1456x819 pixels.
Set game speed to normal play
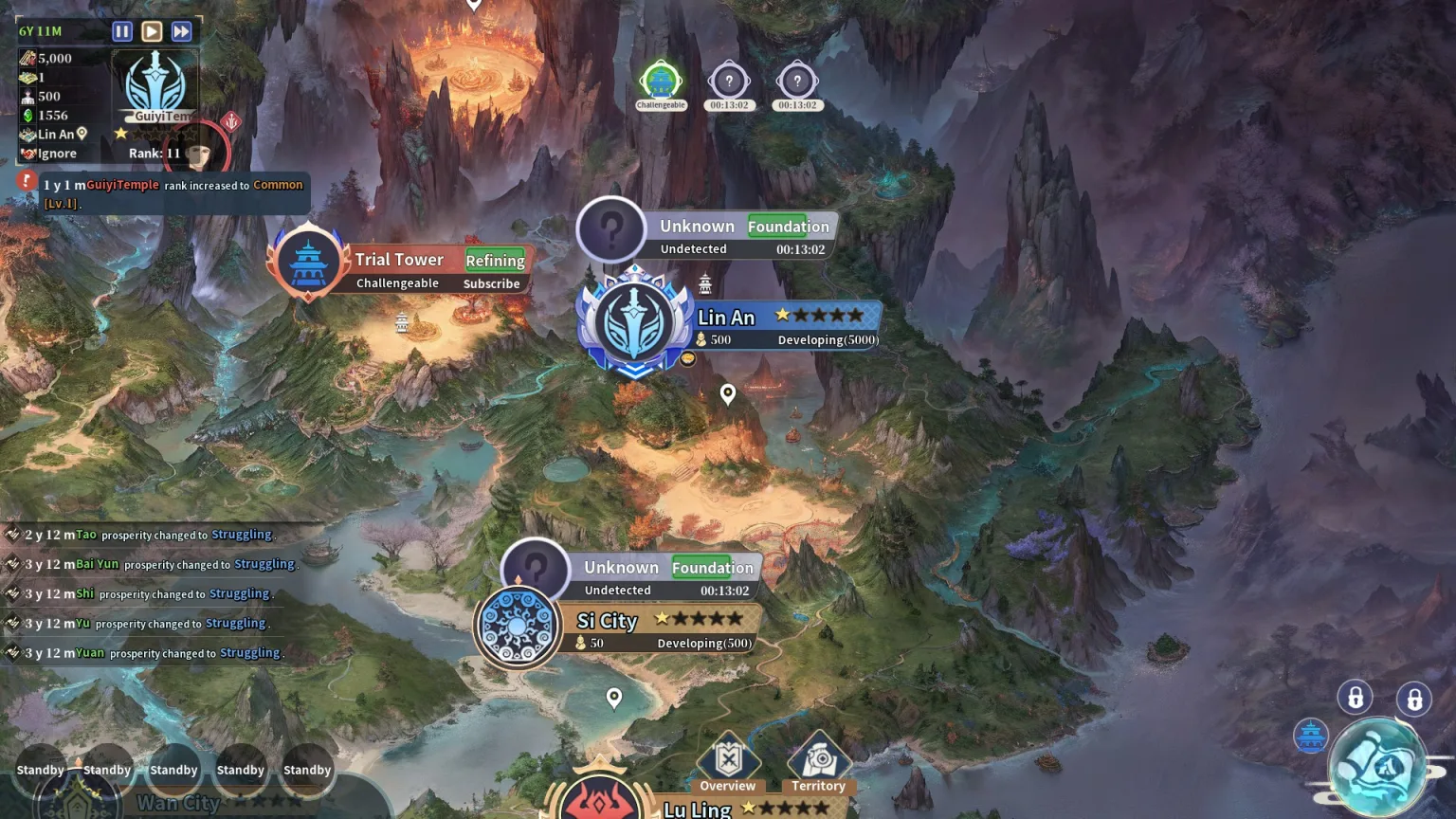point(152,31)
